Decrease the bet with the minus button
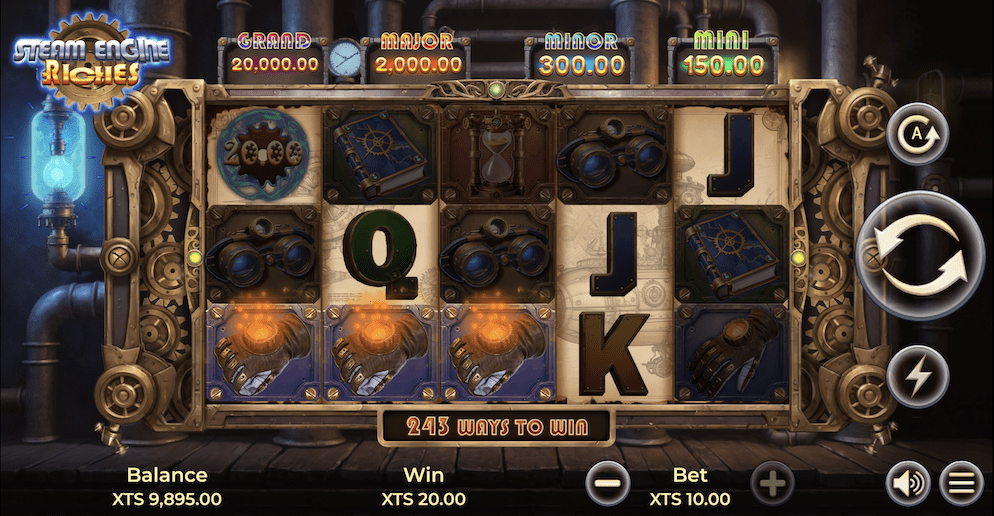994x516 pixels. click(608, 484)
